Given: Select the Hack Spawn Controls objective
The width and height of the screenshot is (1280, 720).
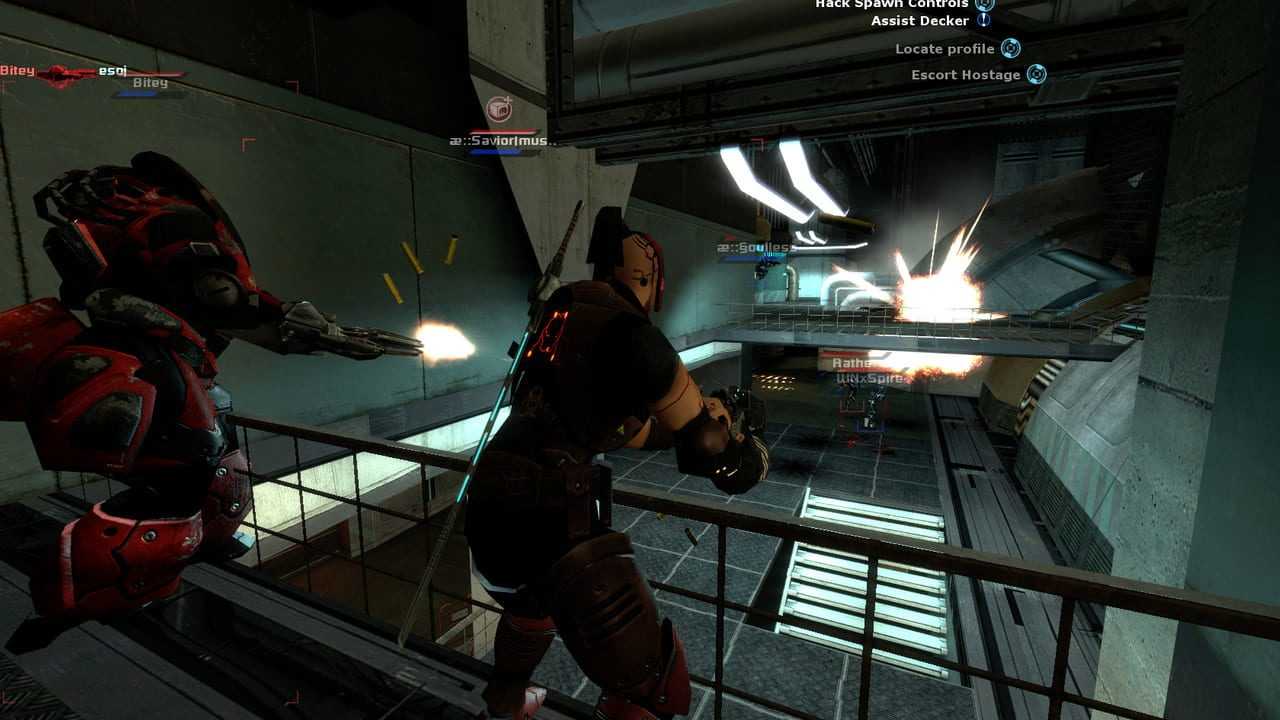Looking at the screenshot, I should [891, 4].
